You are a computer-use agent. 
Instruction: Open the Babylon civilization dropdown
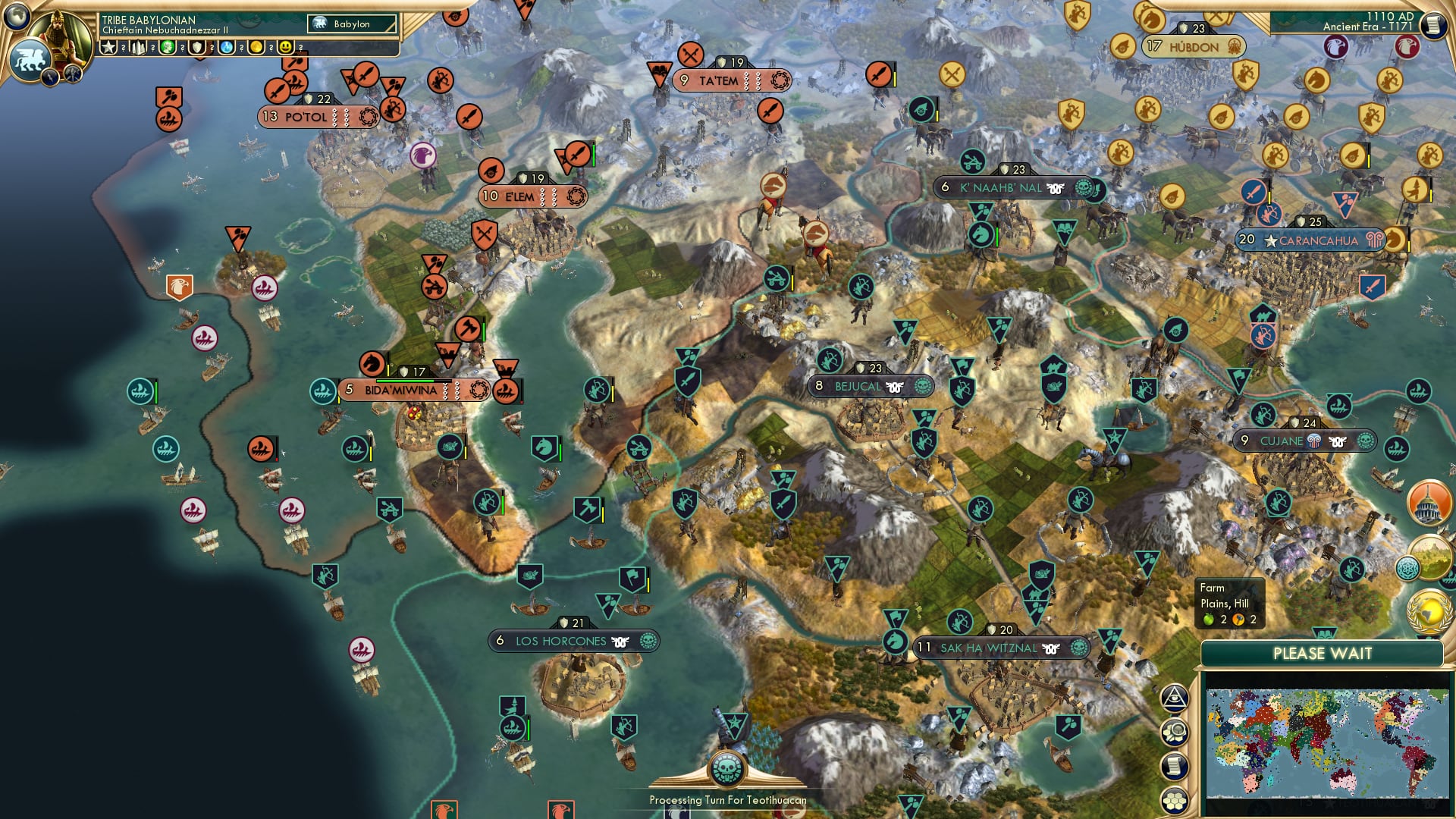[350, 24]
